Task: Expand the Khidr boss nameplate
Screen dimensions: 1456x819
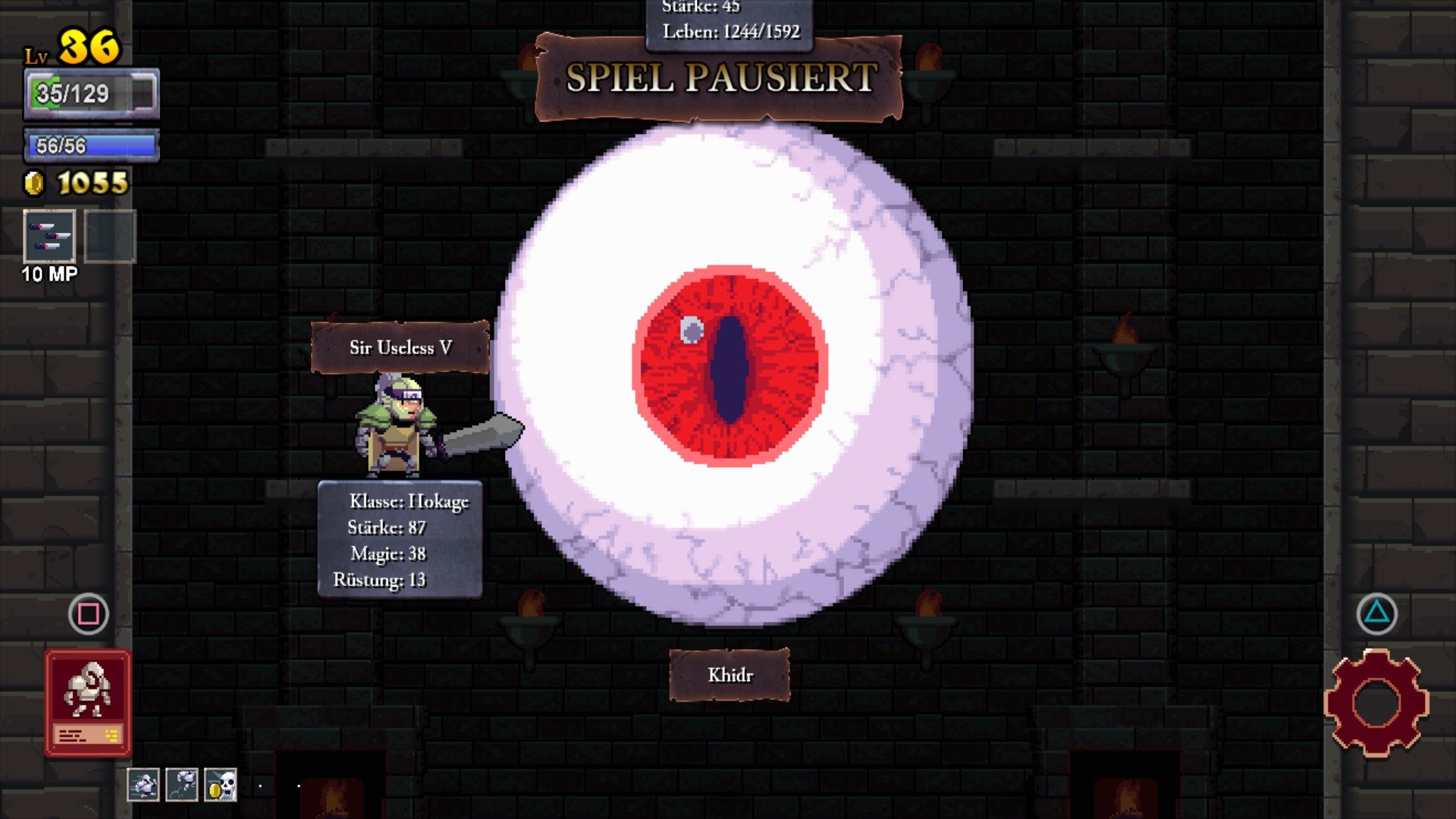Action: click(730, 672)
